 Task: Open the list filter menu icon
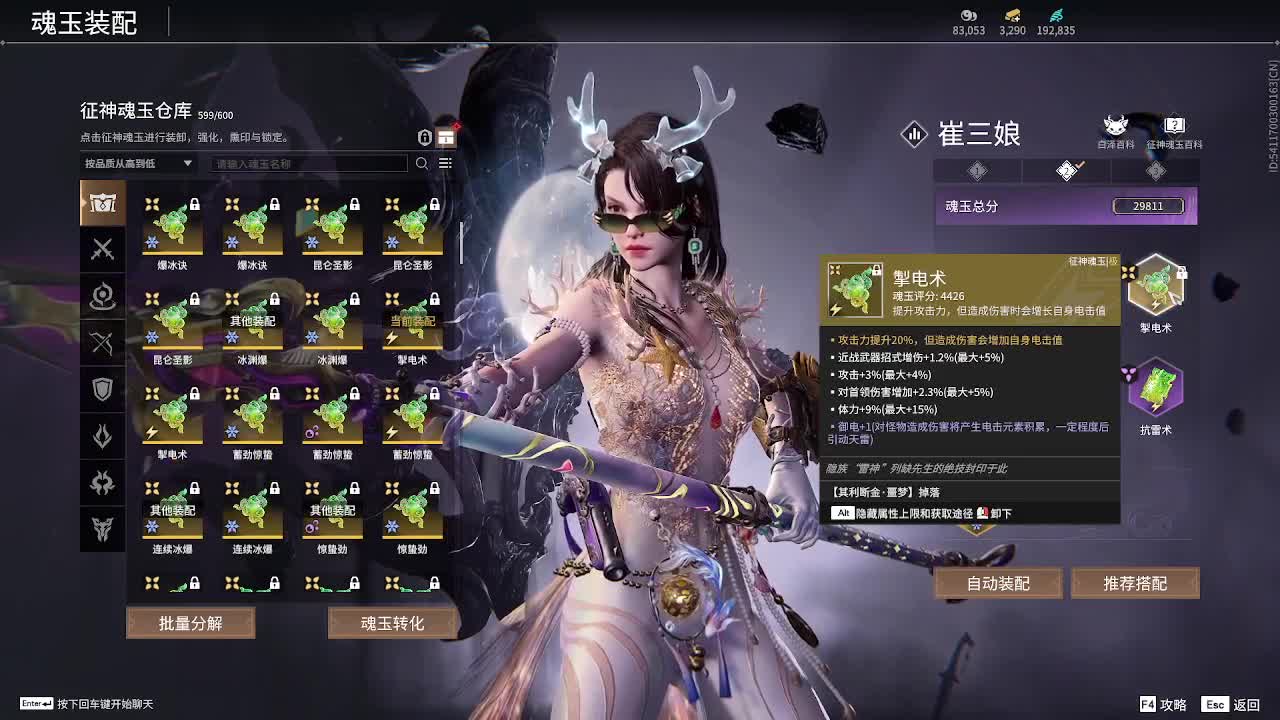pyautogui.click(x=446, y=163)
